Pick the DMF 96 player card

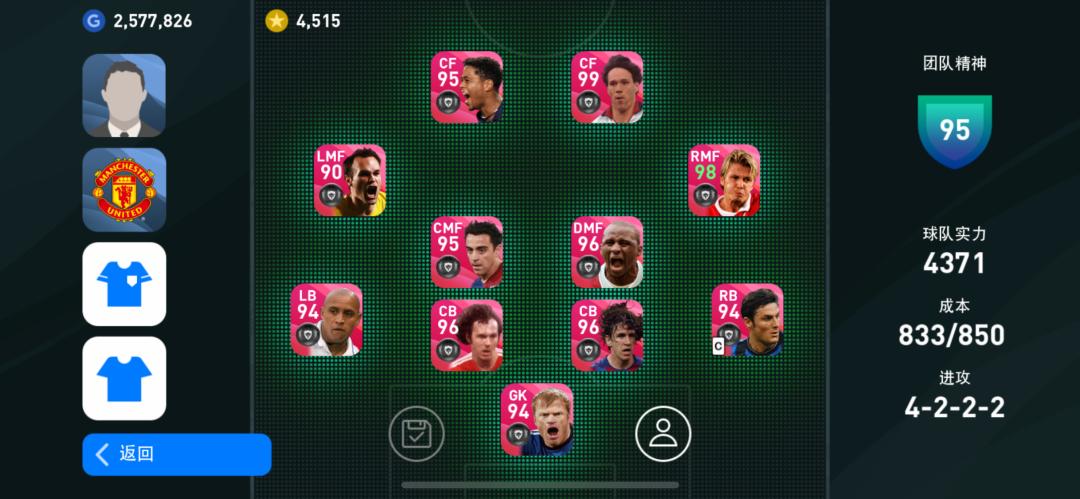607,252
